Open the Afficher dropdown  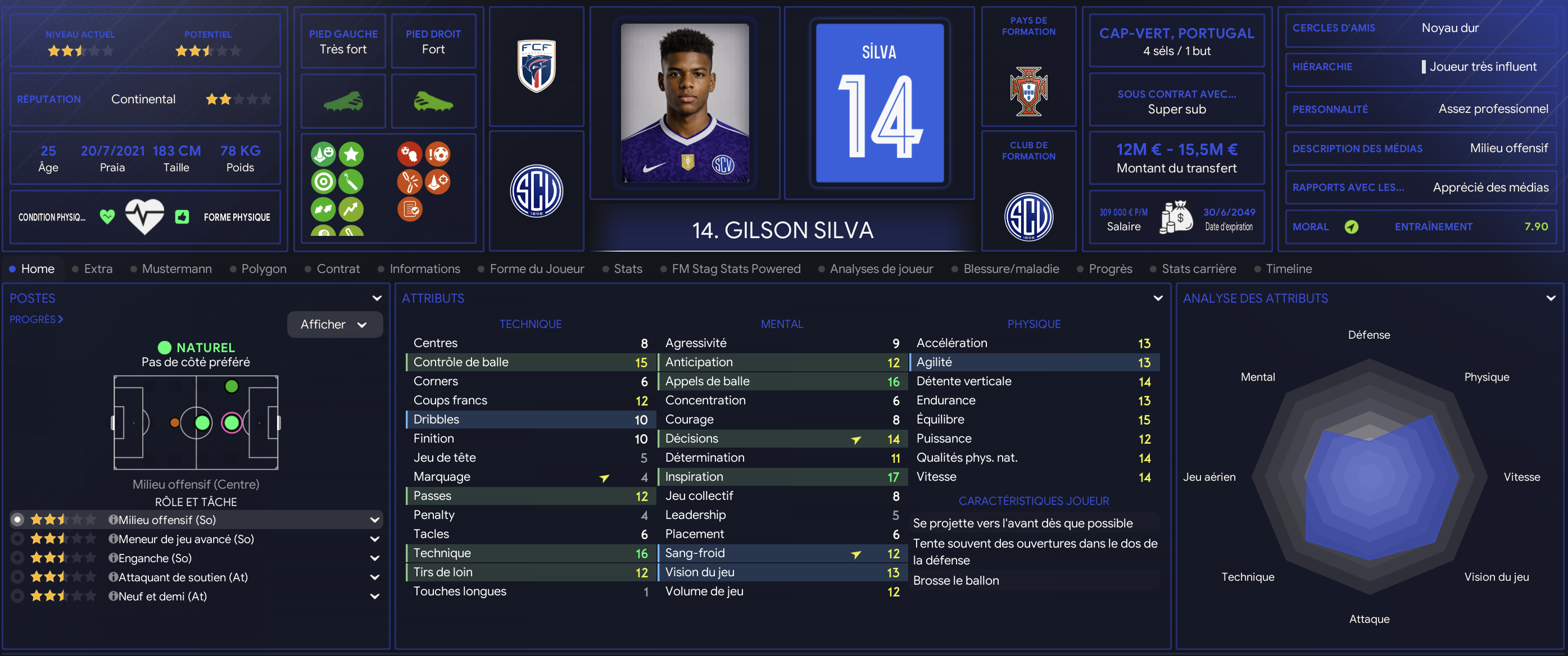point(334,324)
